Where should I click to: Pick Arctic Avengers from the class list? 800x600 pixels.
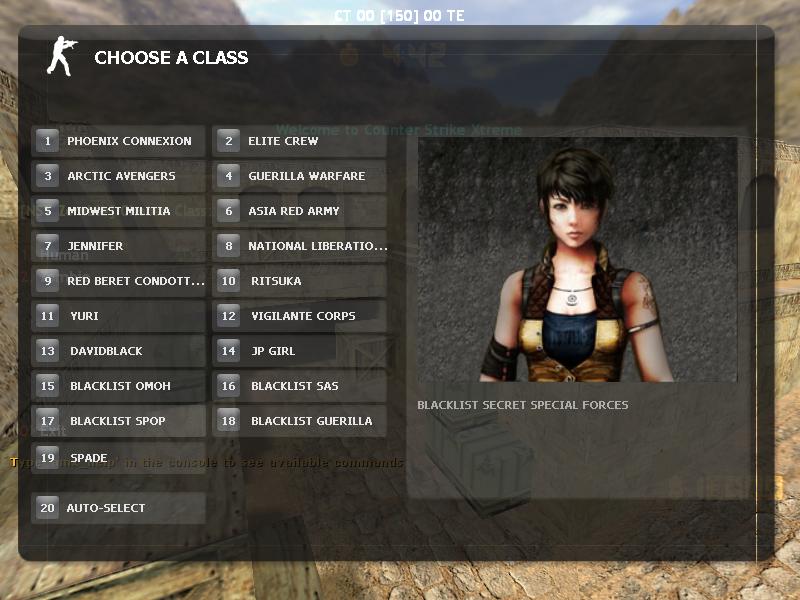(119, 176)
